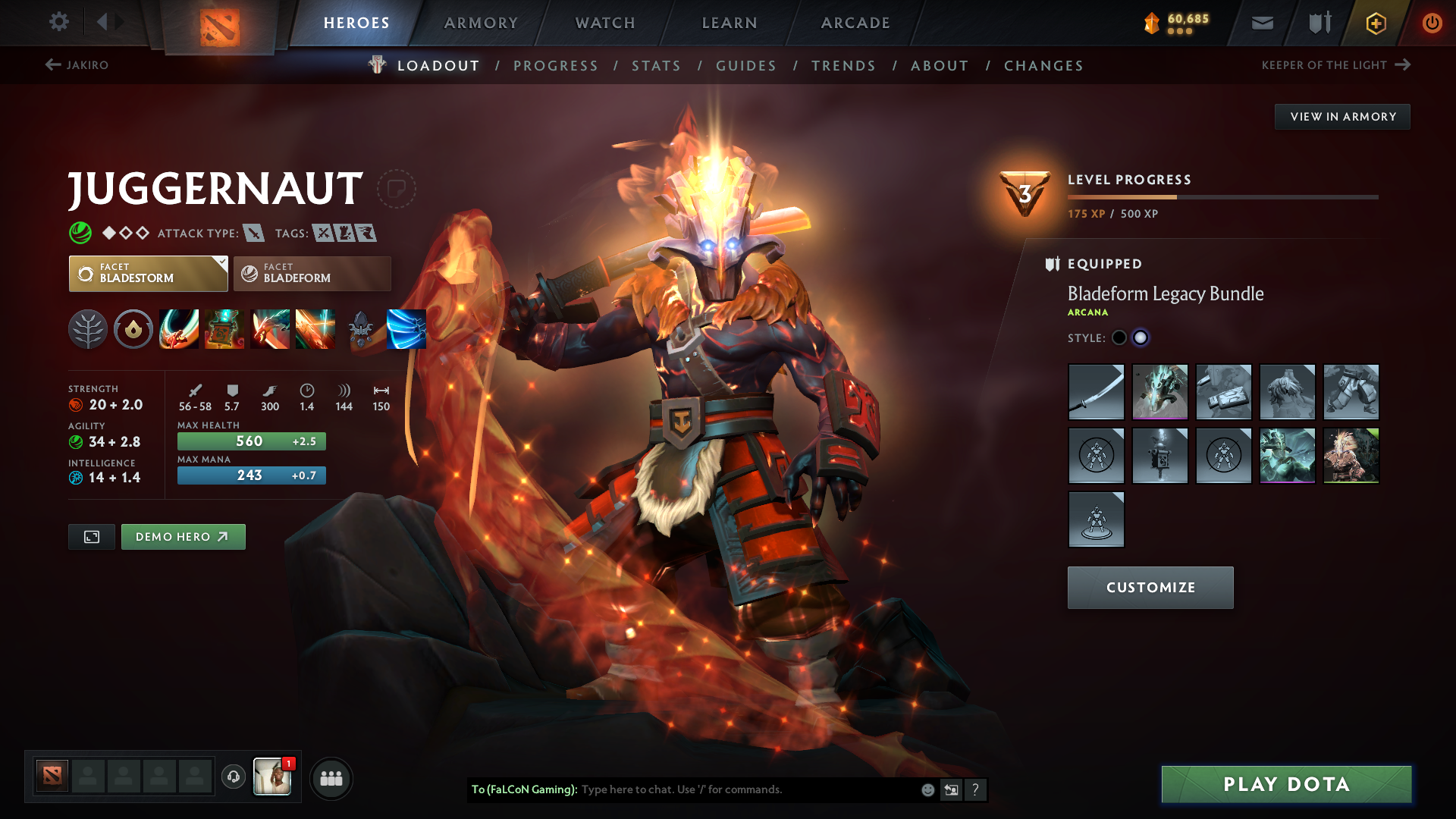Click the Level Progress XP bar
Image resolution: width=1456 pixels, height=819 pixels.
1222,196
